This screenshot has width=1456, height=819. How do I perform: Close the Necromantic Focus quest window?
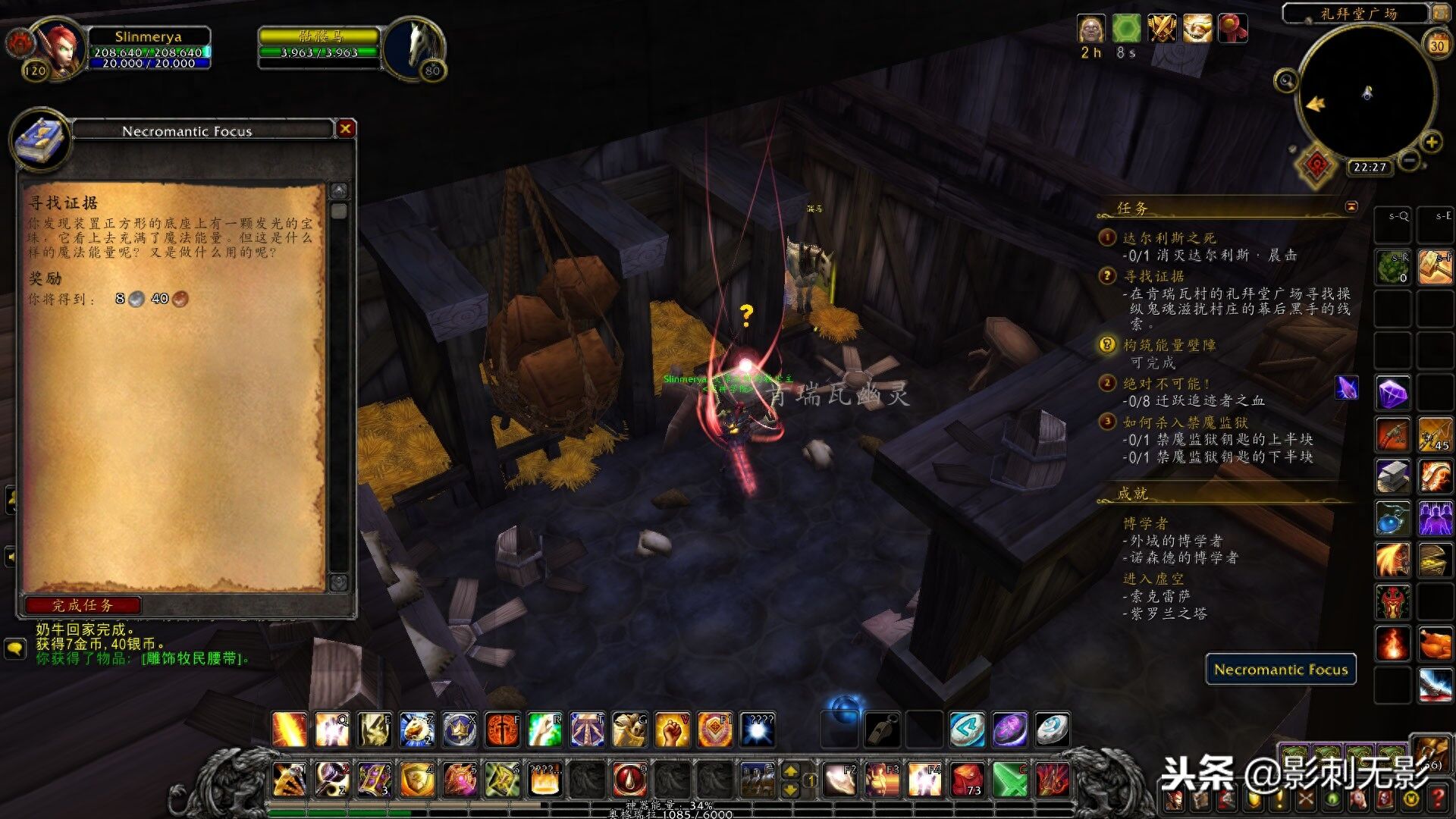pyautogui.click(x=346, y=129)
